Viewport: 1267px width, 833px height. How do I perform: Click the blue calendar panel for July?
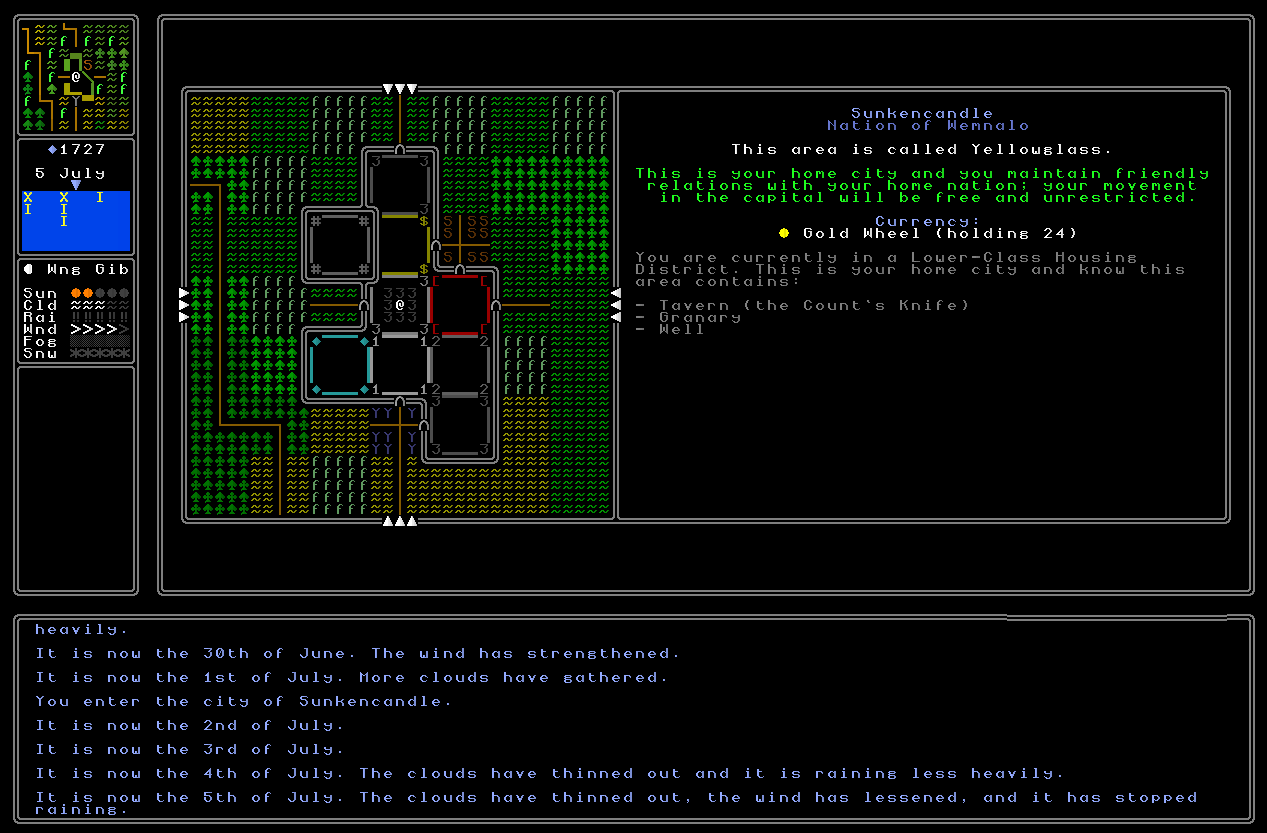point(76,221)
